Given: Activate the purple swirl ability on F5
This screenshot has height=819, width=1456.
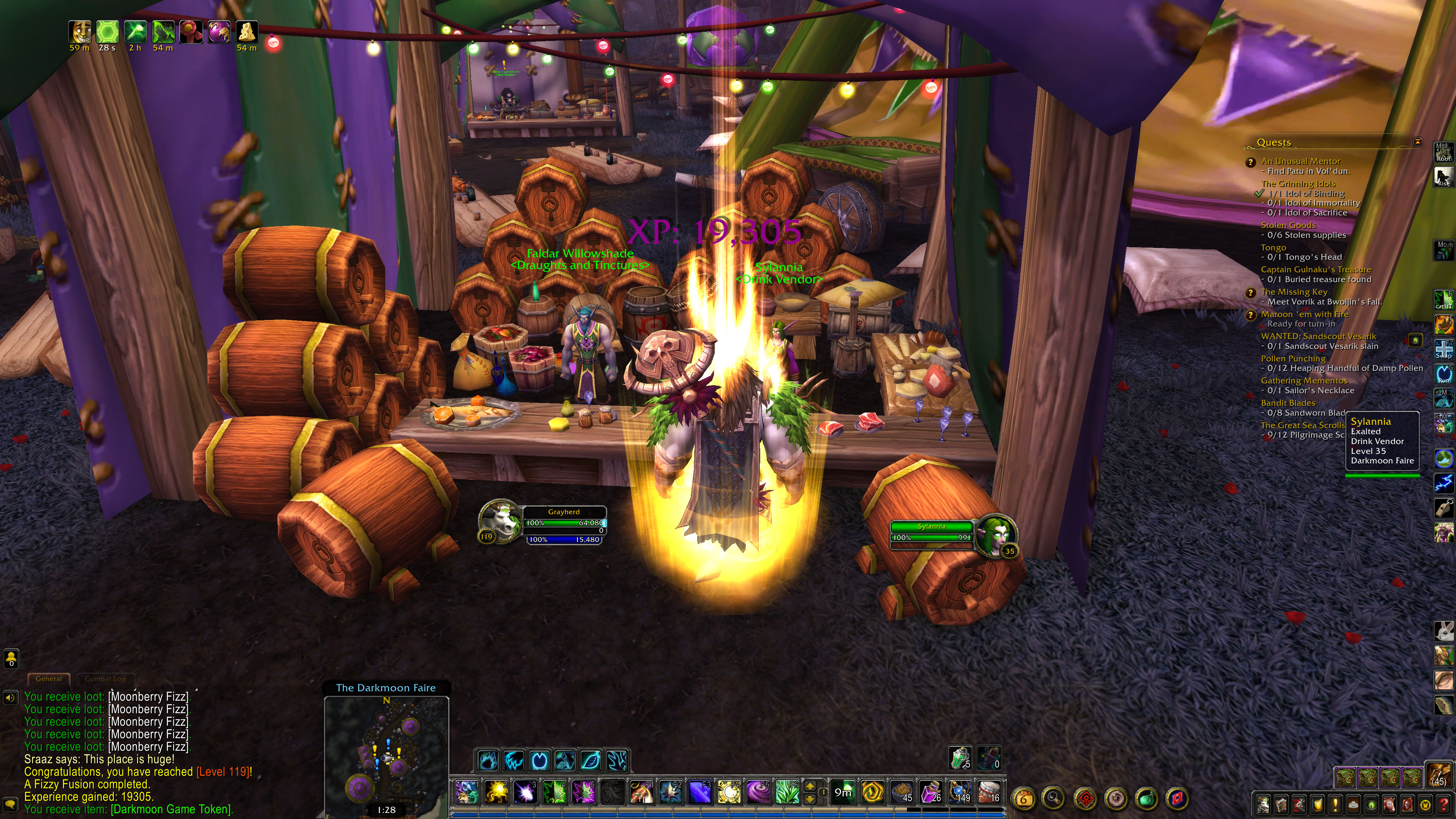Looking at the screenshot, I should [x=758, y=792].
